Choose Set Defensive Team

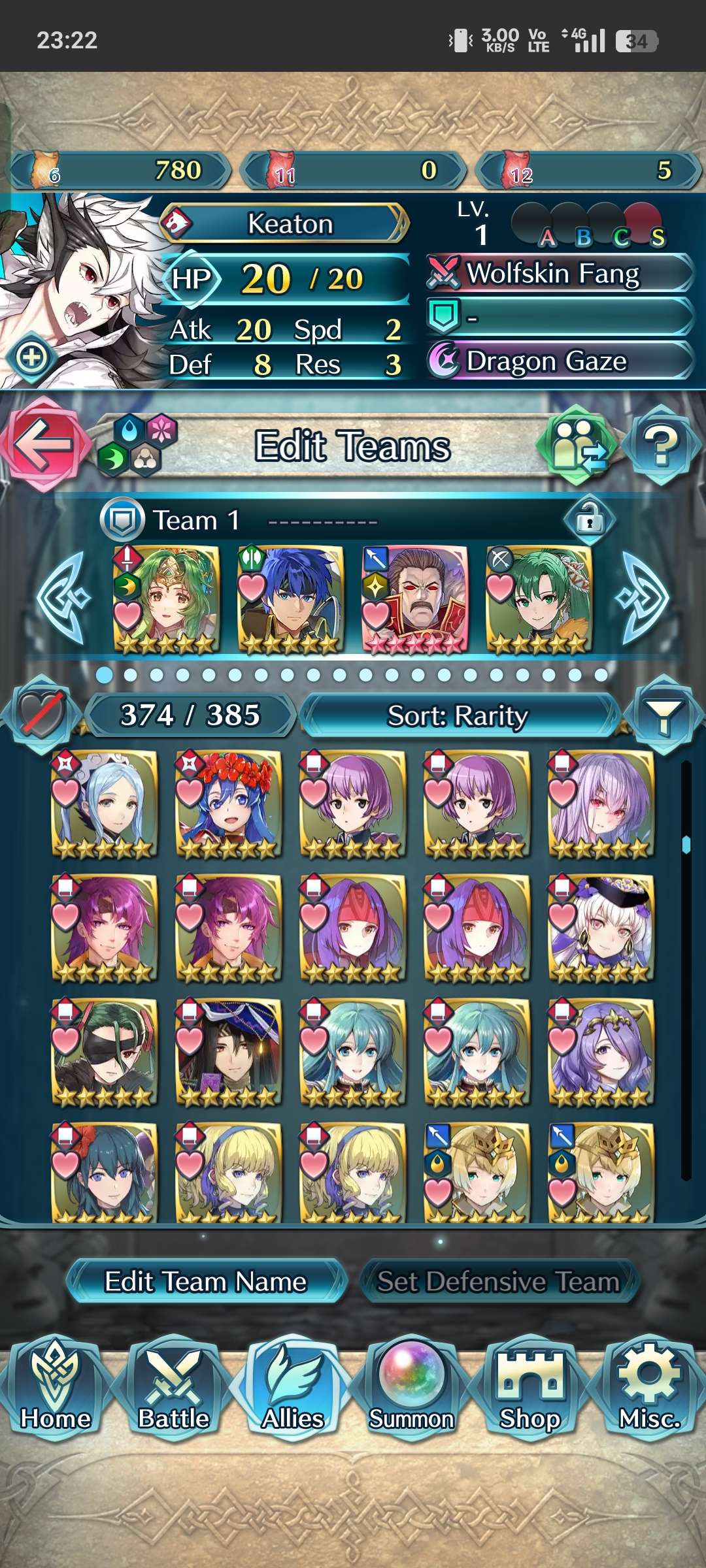click(498, 1281)
